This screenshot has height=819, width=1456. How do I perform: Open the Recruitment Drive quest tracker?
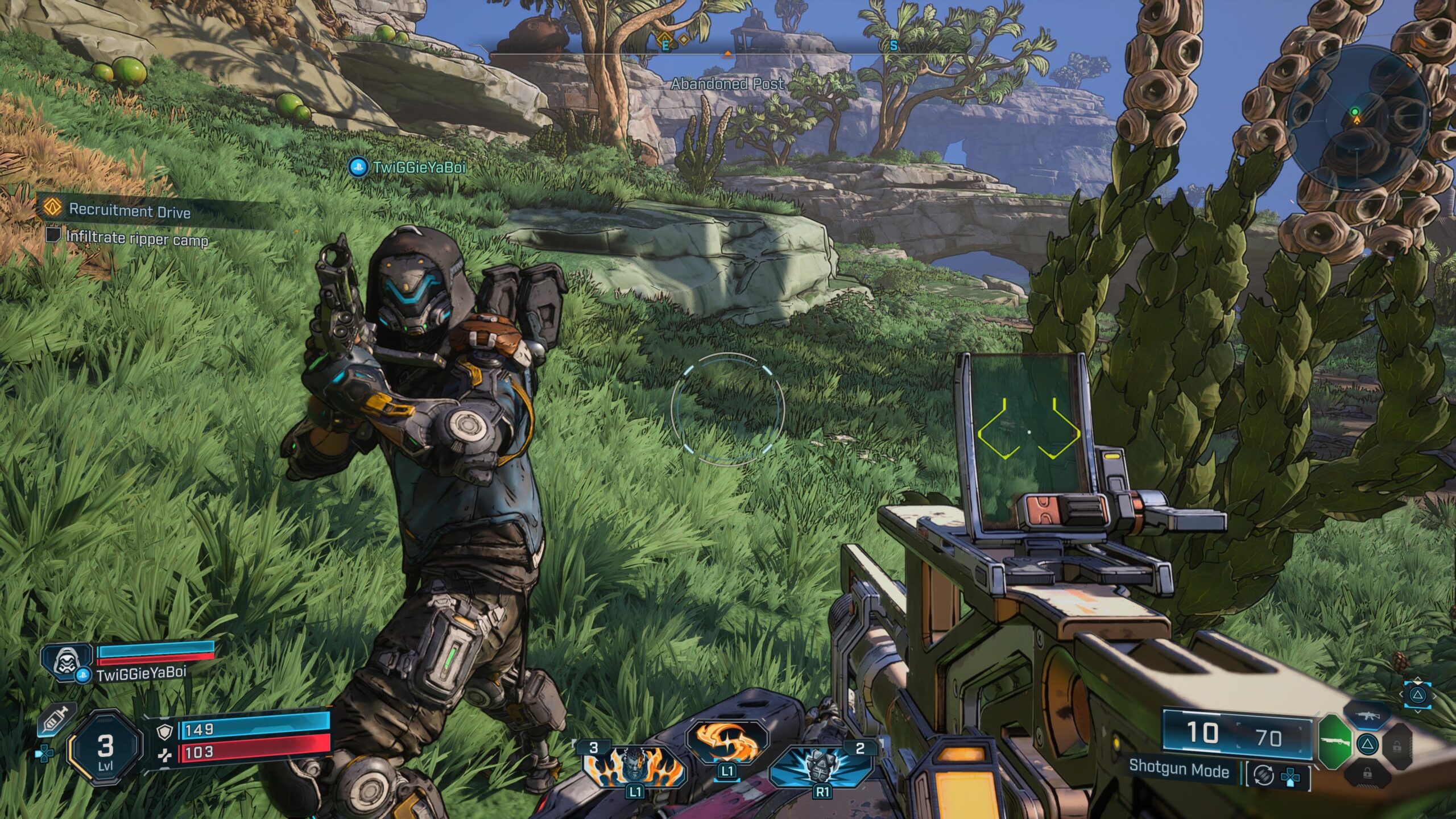click(129, 210)
